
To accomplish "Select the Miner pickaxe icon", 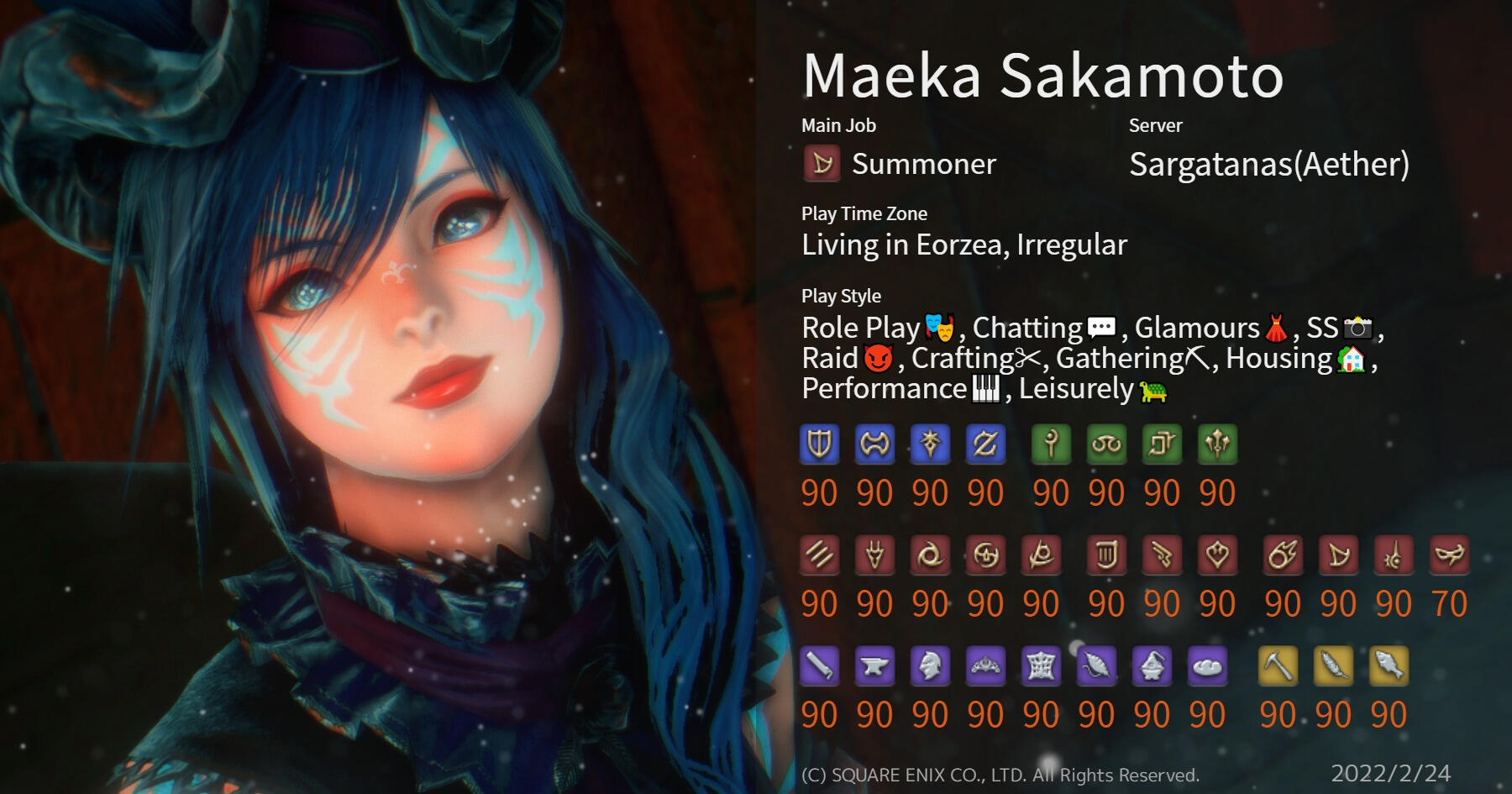I will point(1278,666).
